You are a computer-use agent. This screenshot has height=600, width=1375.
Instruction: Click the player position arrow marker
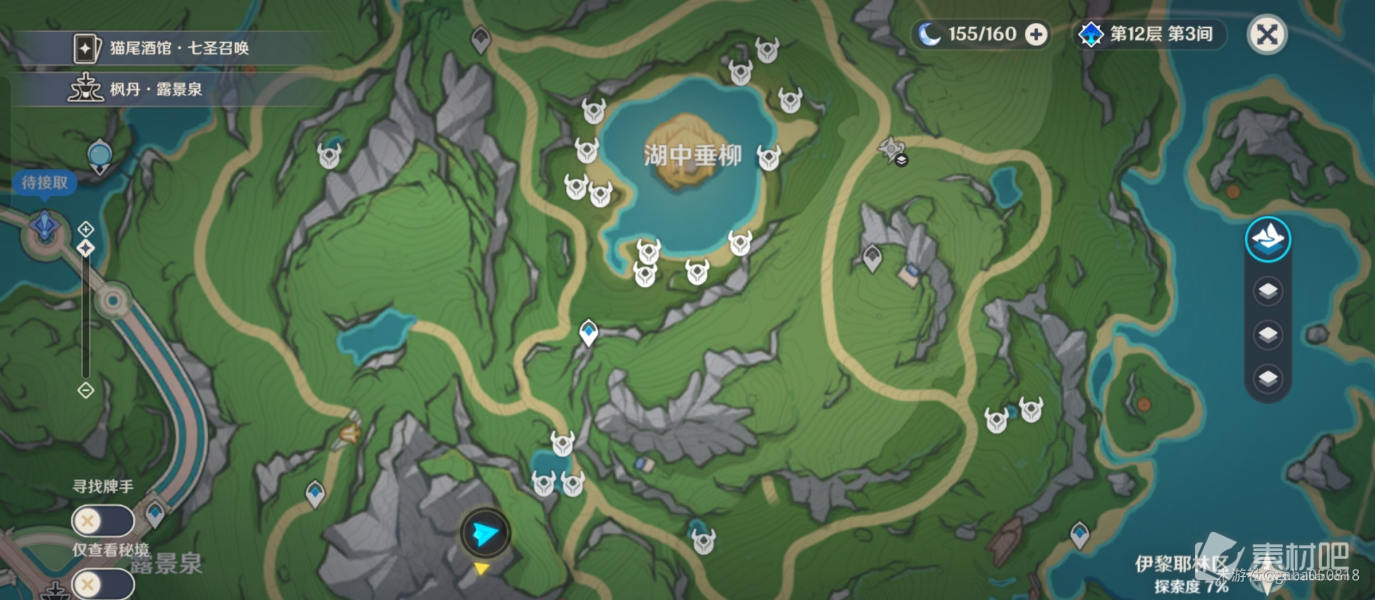tap(485, 533)
